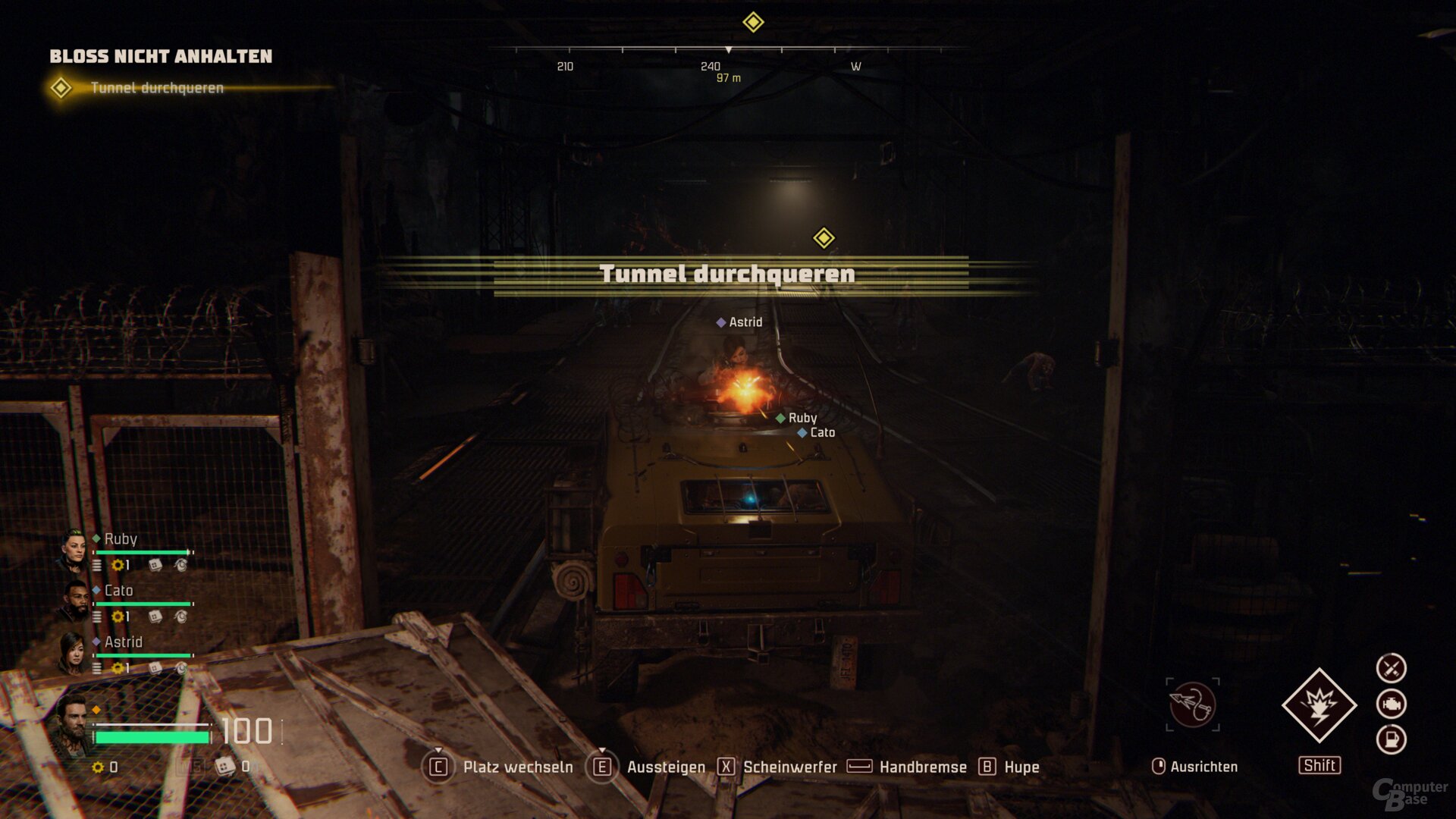Viewport: 1456px width, 819px height.
Task: Click the player's medkit count icon
Action: pyautogui.click(x=225, y=767)
